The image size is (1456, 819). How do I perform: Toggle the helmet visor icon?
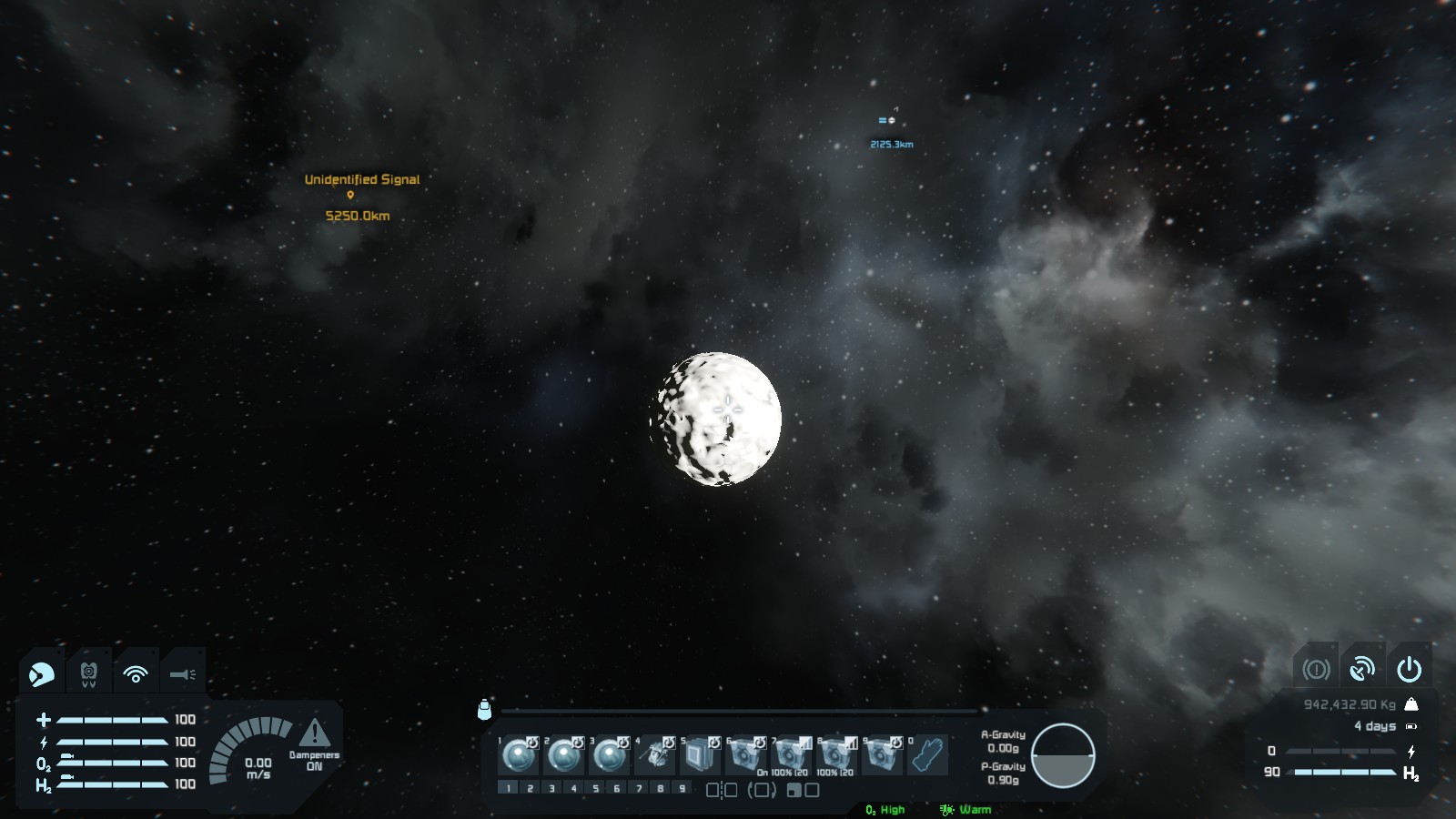tap(42, 674)
